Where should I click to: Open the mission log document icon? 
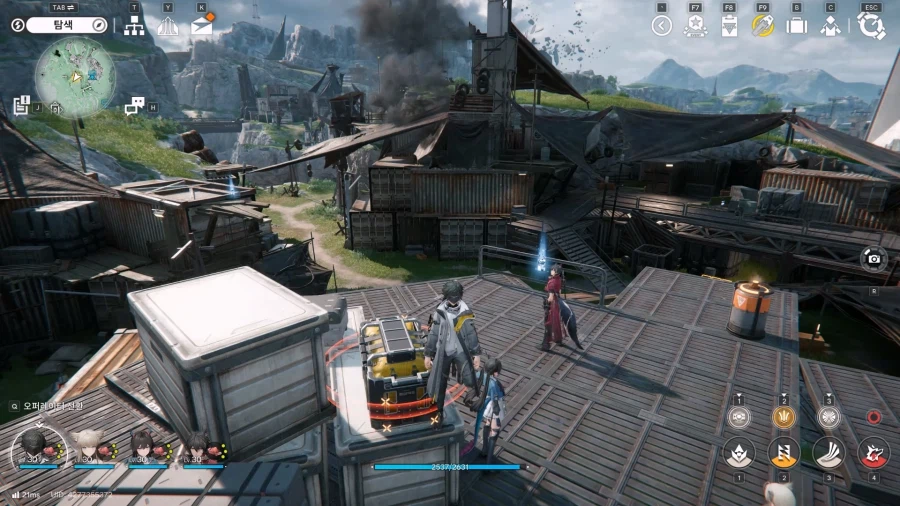(x=21, y=105)
